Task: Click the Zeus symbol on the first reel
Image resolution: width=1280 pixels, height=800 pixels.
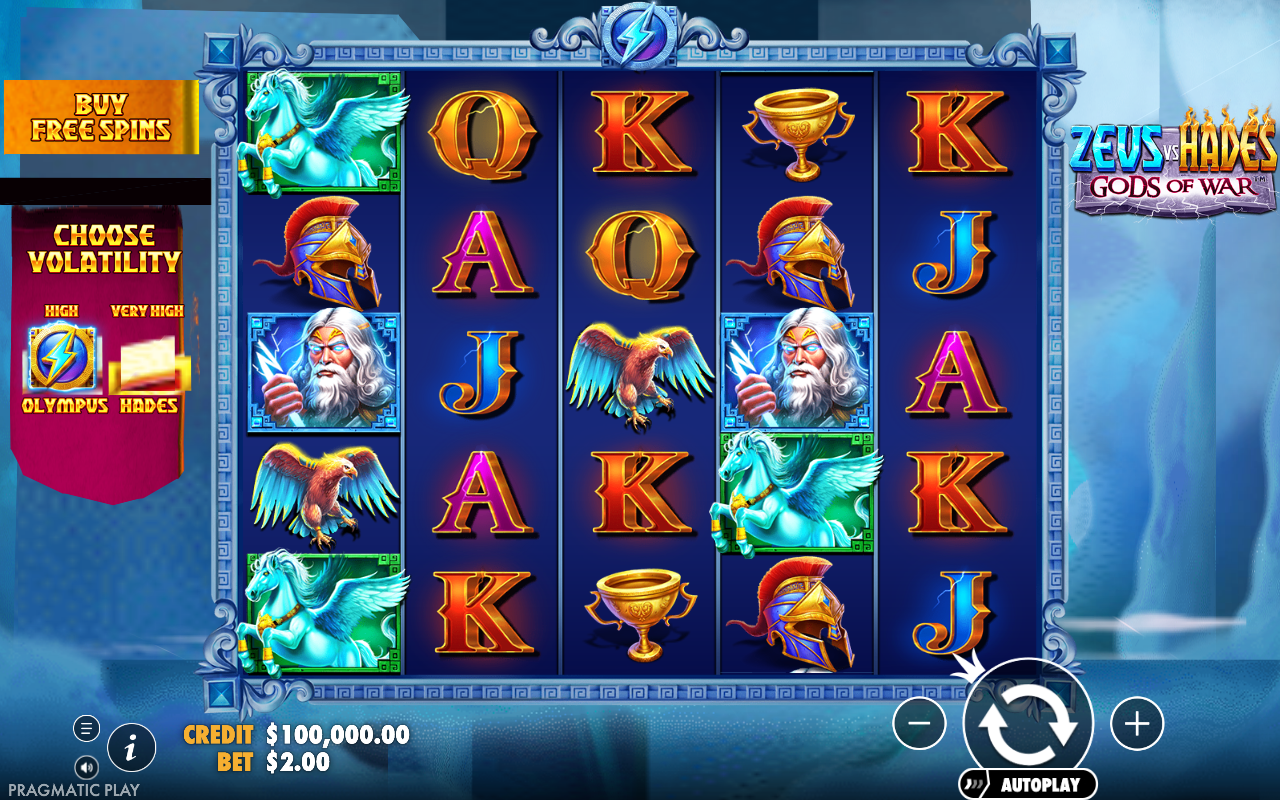Action: click(322, 372)
